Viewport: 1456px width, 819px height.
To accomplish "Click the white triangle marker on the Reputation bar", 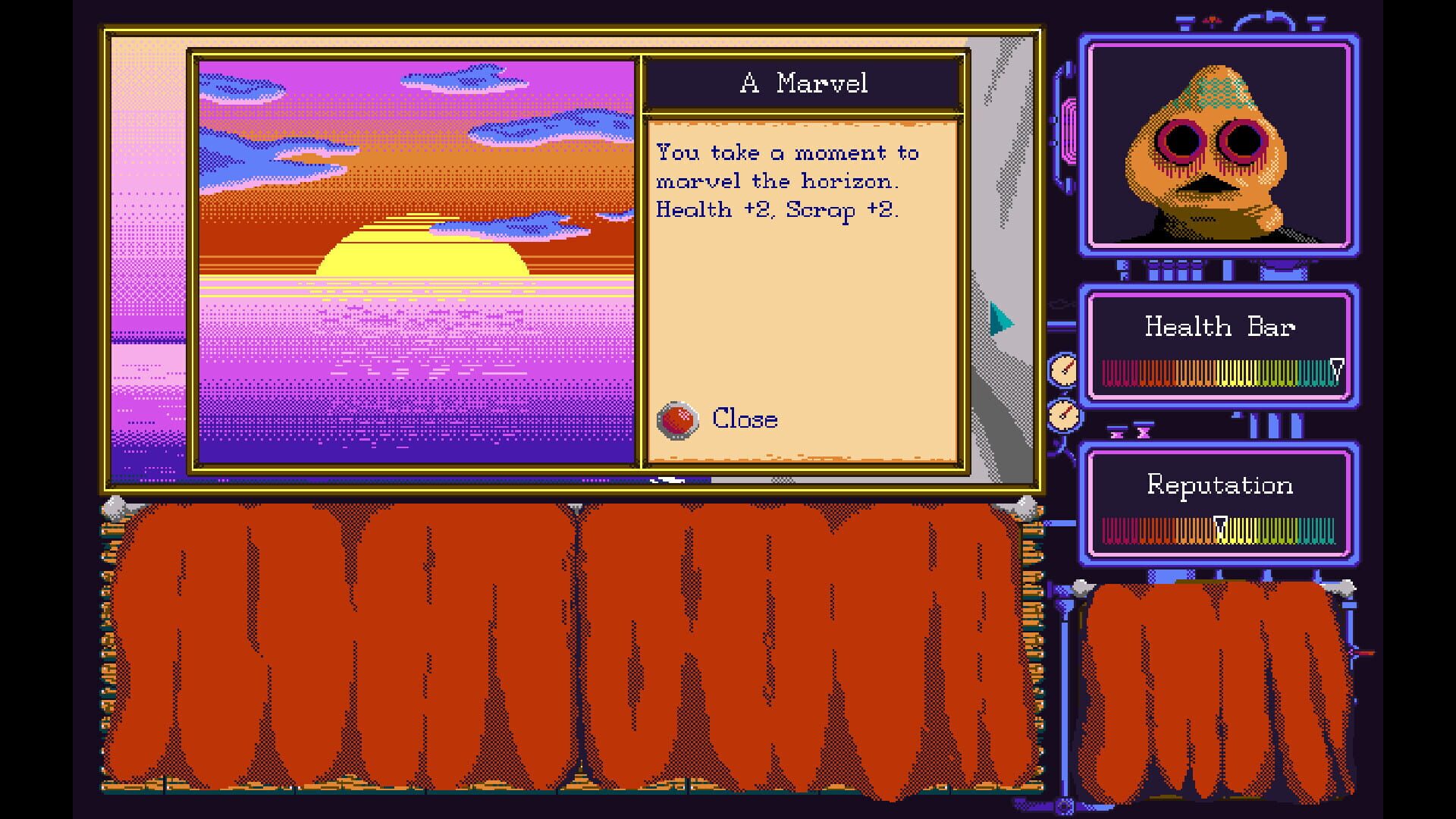I will (x=1222, y=522).
